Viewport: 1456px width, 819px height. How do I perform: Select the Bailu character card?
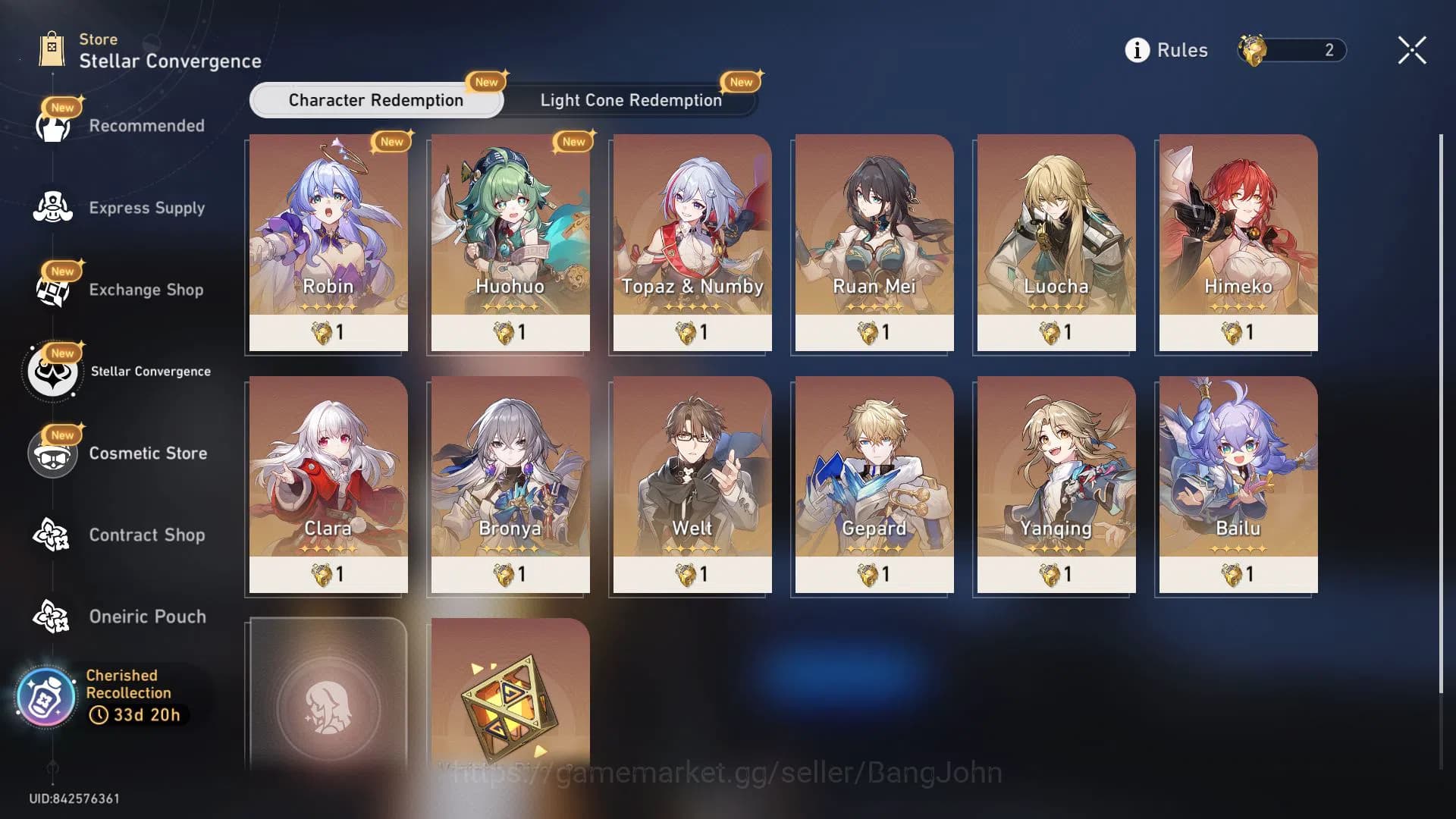(1237, 485)
